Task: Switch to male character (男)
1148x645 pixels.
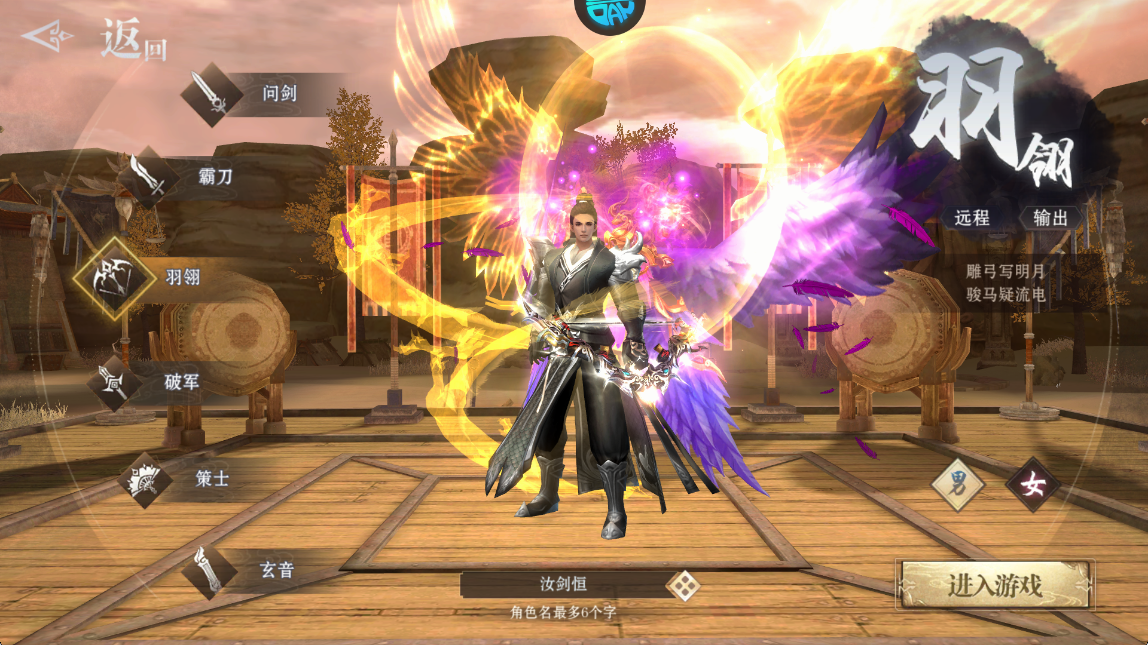Action: tap(958, 485)
